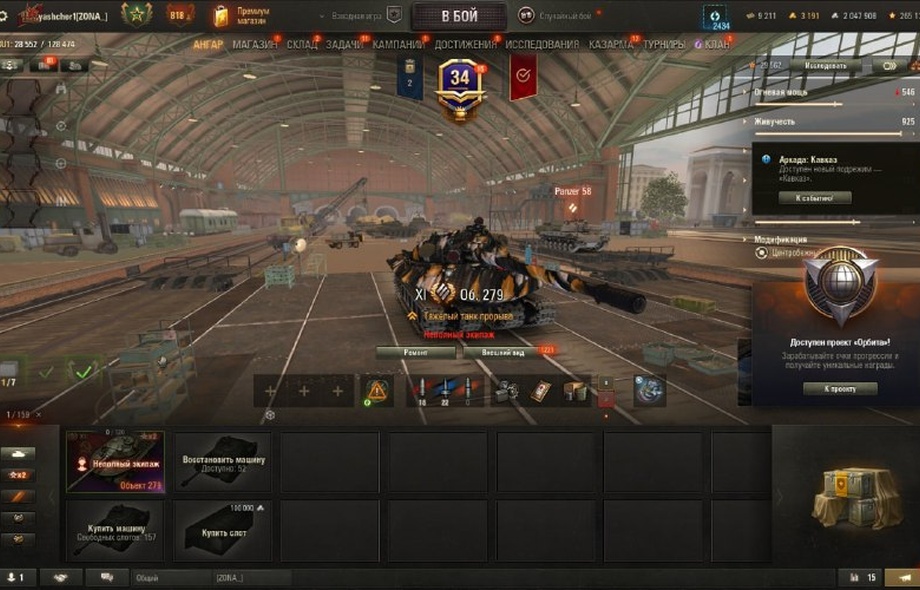
Task: Switch to the ИССЛЕДОВАНИЯ tab
Action: point(542,45)
